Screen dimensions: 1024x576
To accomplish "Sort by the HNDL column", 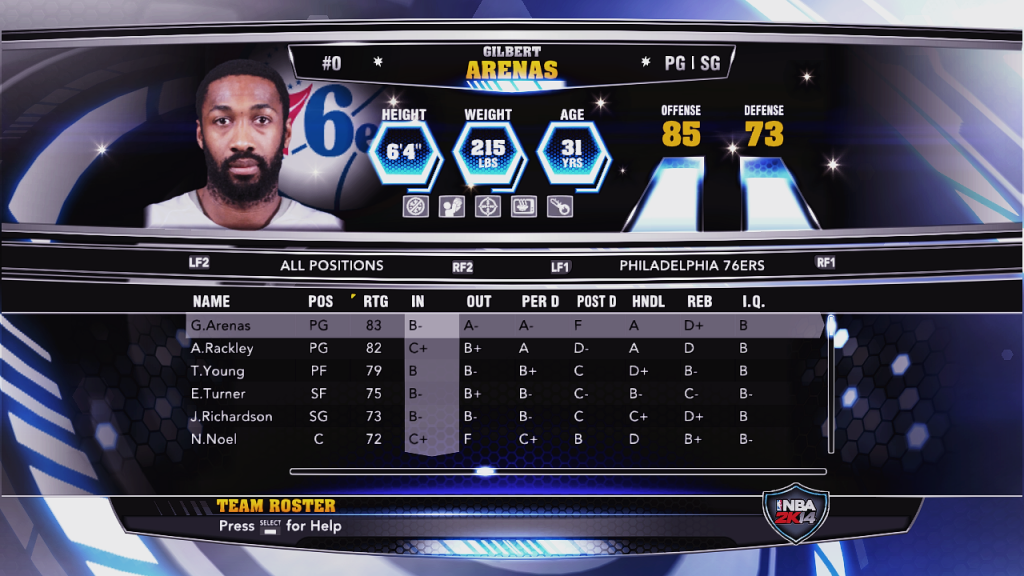I will [x=649, y=301].
